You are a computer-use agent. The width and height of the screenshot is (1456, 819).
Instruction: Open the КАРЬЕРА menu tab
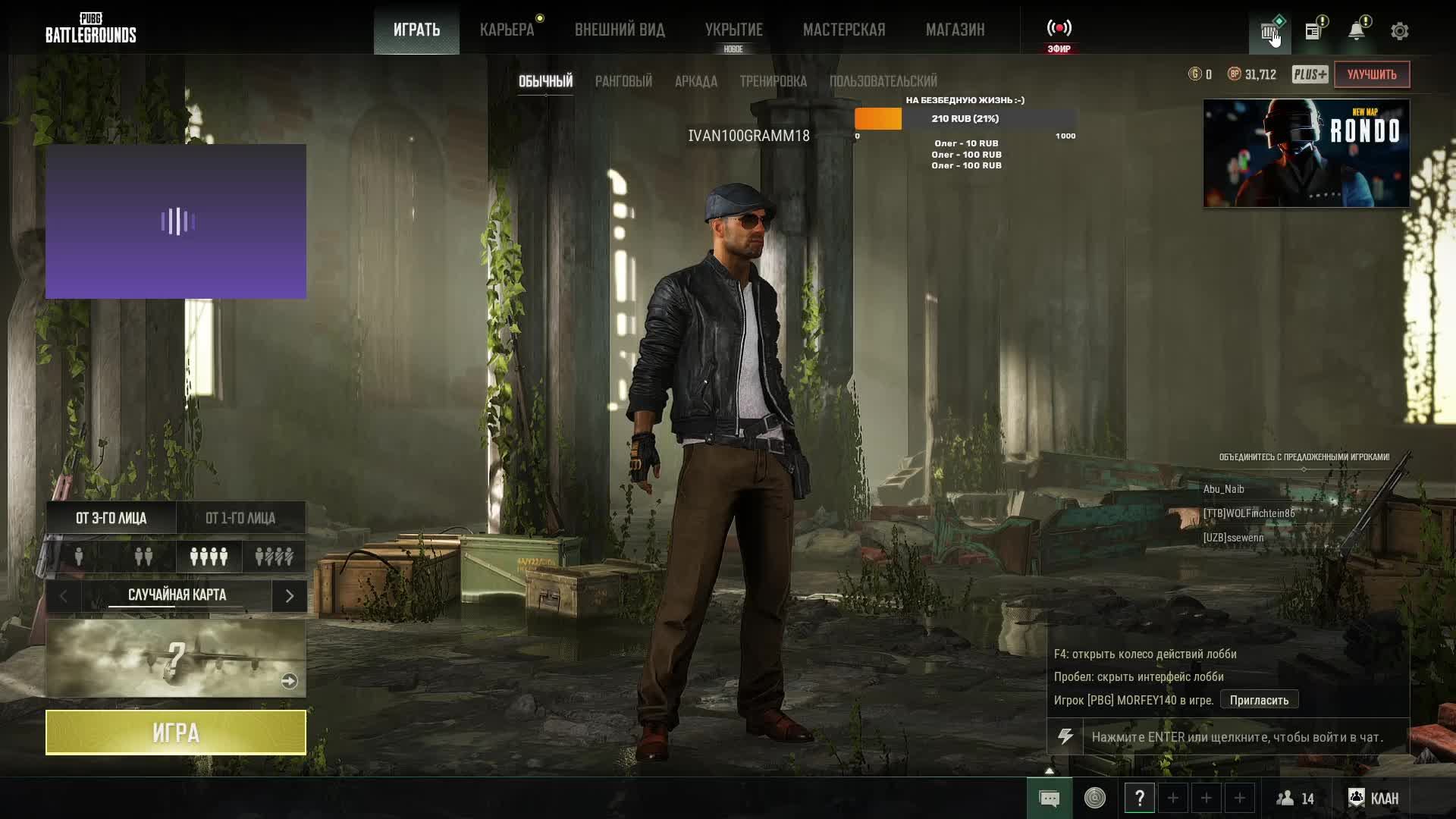pyautogui.click(x=507, y=30)
